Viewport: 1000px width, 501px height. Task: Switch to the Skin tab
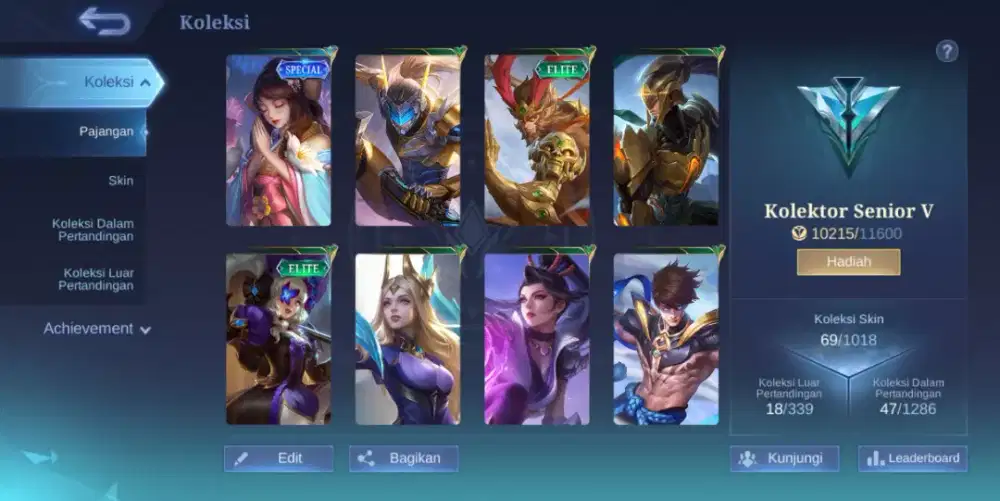(120, 181)
